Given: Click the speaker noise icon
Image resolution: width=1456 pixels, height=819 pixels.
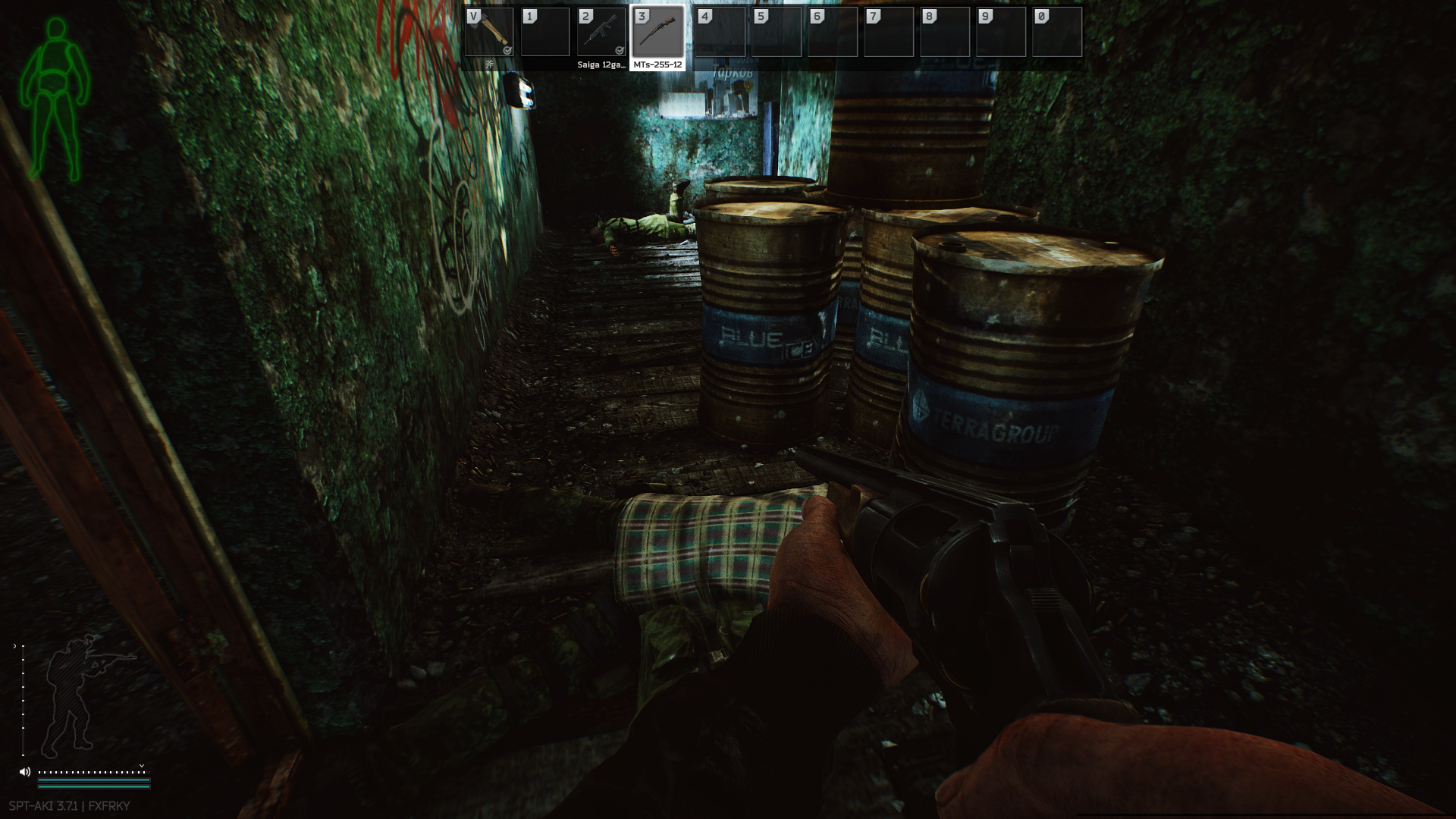Looking at the screenshot, I should [x=25, y=772].
